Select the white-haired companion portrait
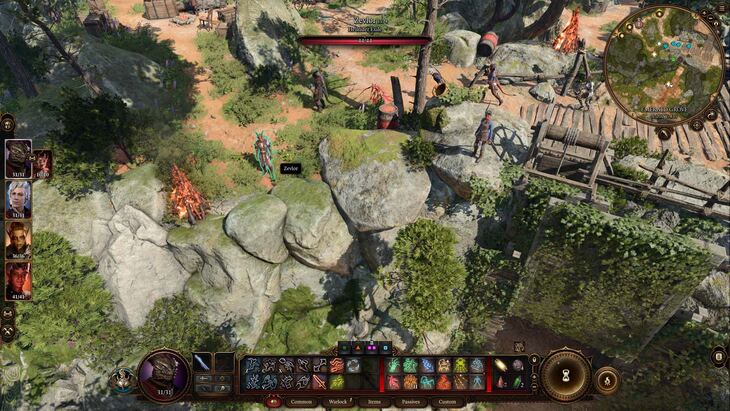730x411 pixels. point(18,199)
